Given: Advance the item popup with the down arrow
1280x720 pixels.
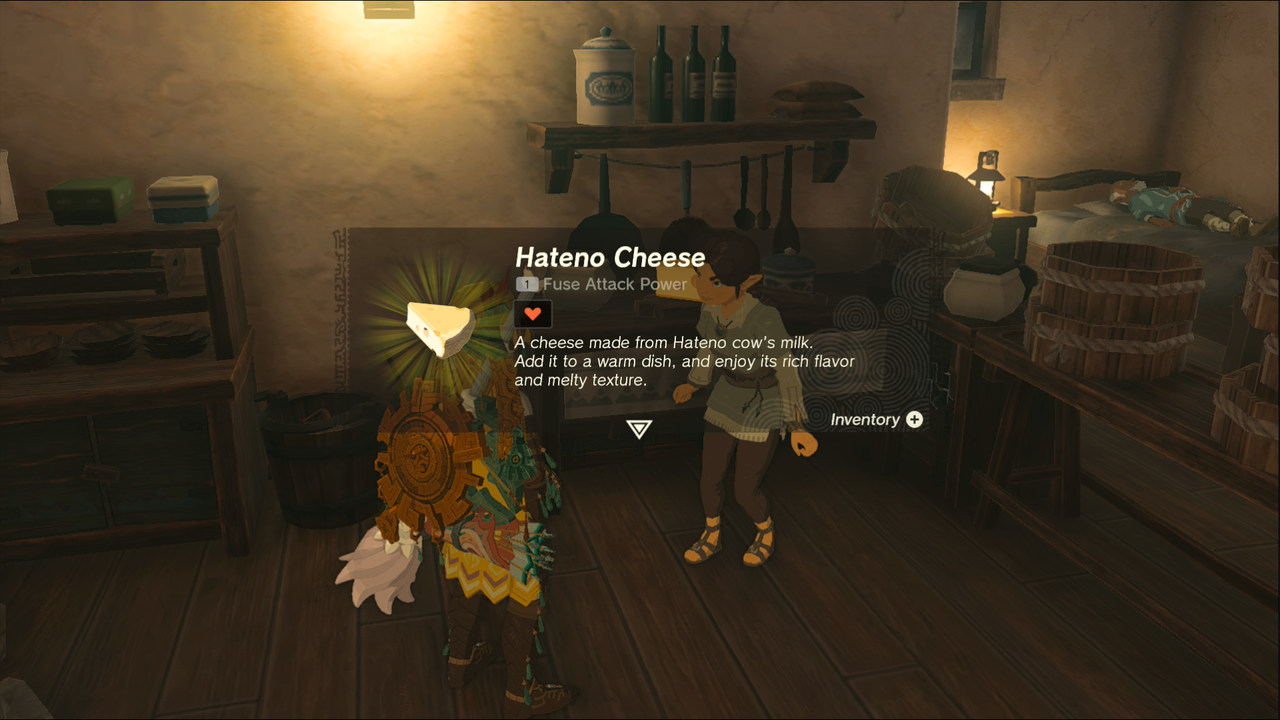Looking at the screenshot, I should (639, 429).
